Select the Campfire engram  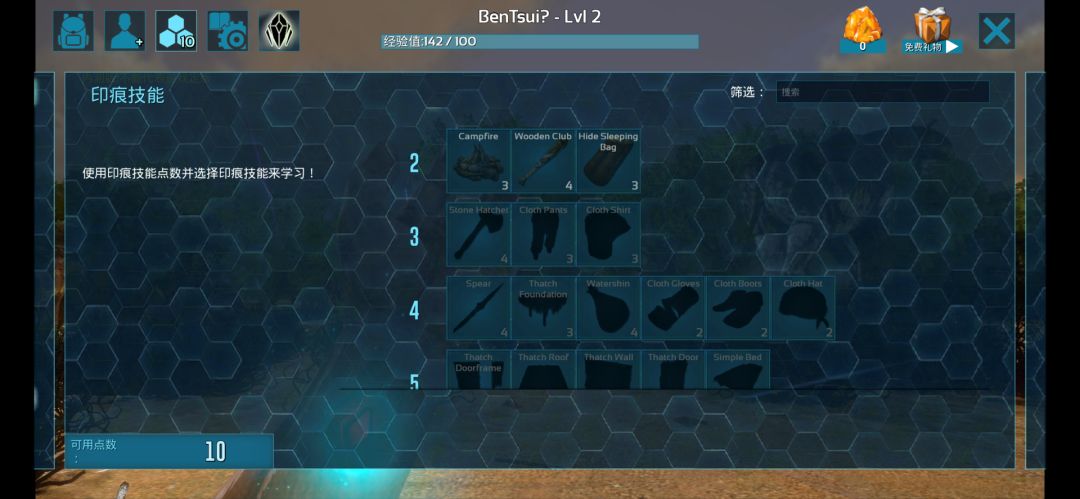tap(478, 161)
